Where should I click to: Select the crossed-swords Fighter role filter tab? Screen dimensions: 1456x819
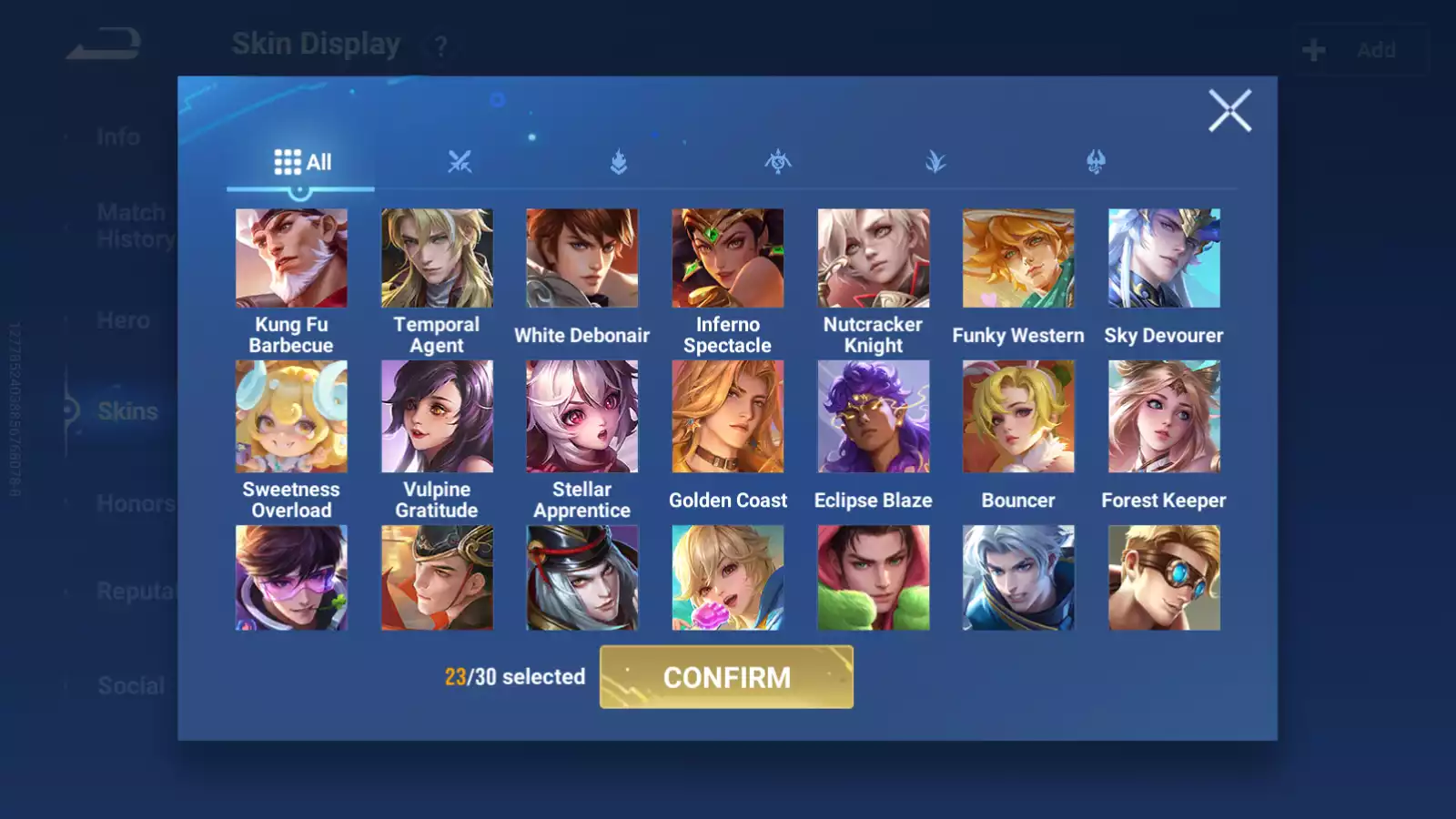click(460, 162)
